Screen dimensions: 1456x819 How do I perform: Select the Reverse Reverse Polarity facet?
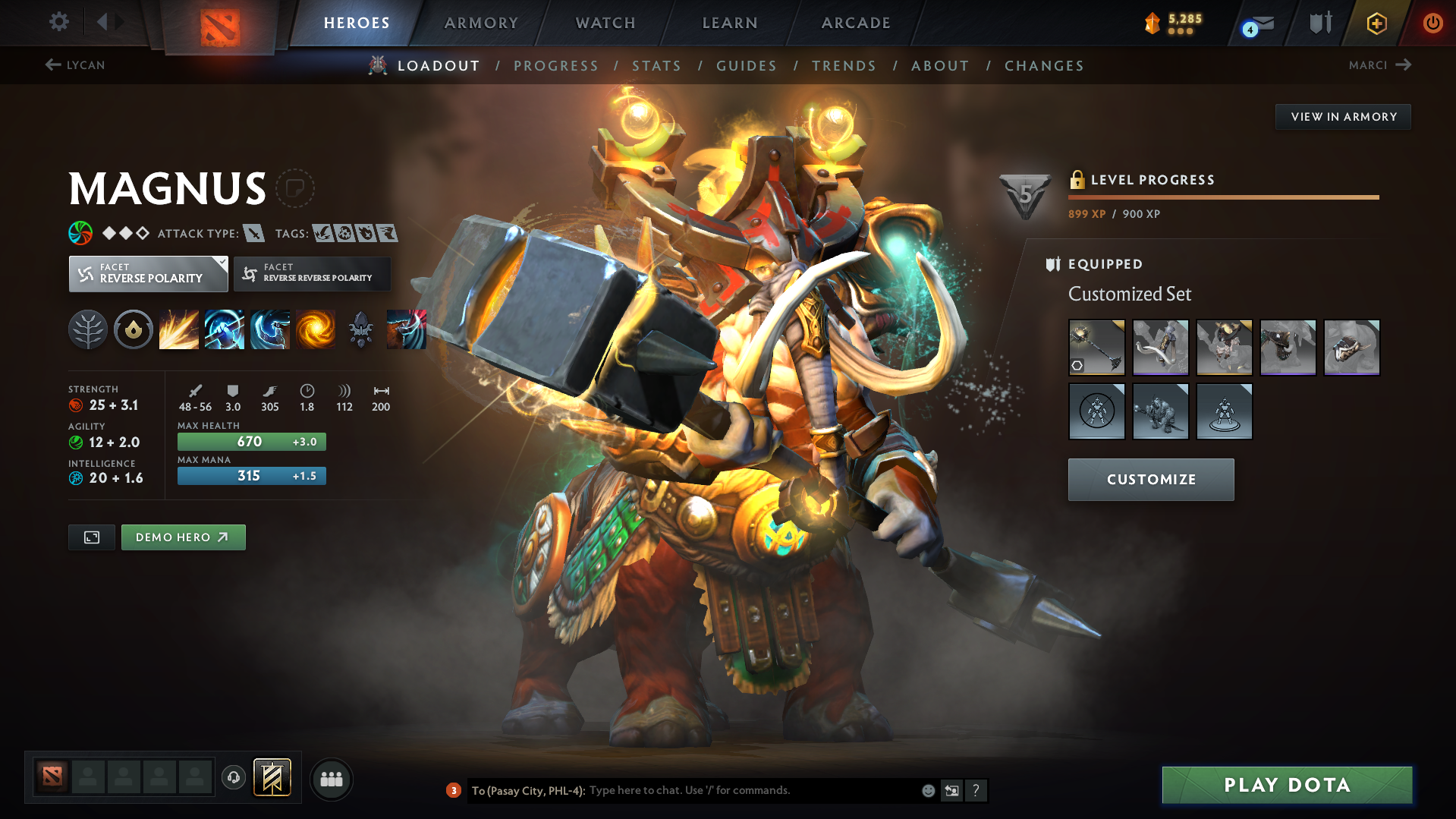[312, 273]
